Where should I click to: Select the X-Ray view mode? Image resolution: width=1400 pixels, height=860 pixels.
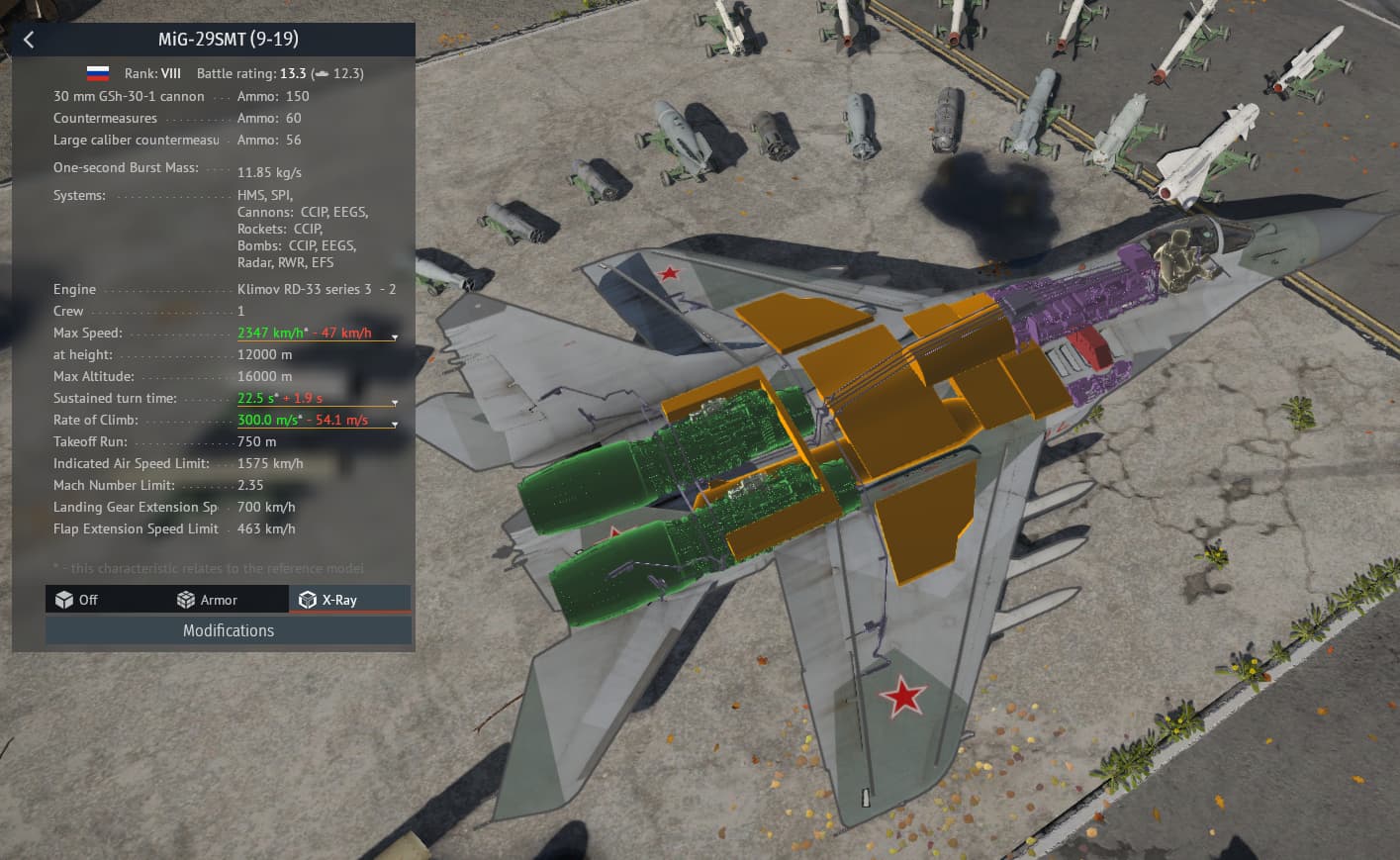click(328, 600)
